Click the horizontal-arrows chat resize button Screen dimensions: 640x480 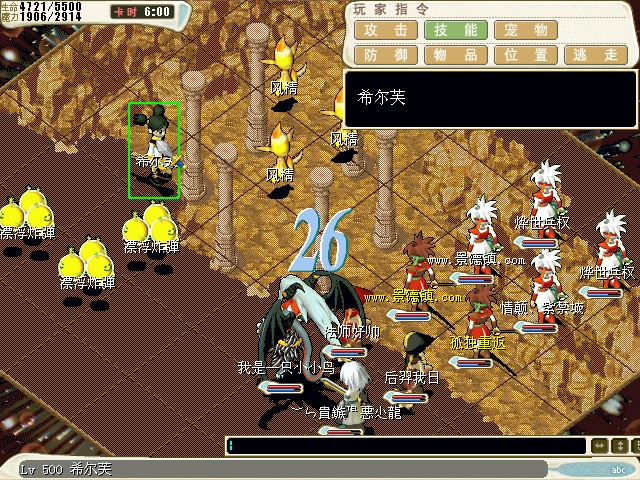599,446
